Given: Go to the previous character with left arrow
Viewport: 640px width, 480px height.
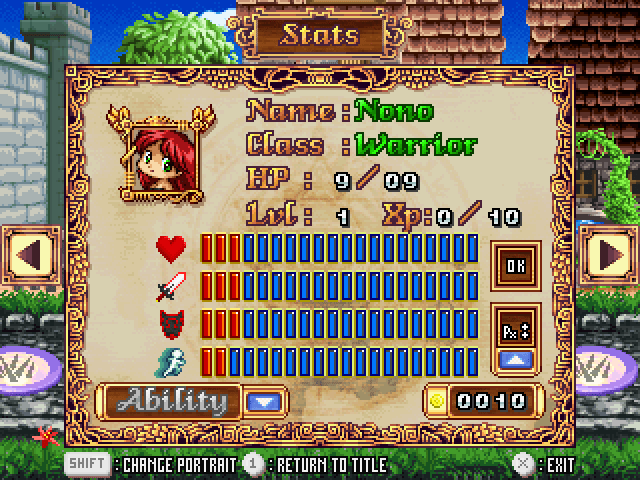Looking at the screenshot, I should point(29,254).
